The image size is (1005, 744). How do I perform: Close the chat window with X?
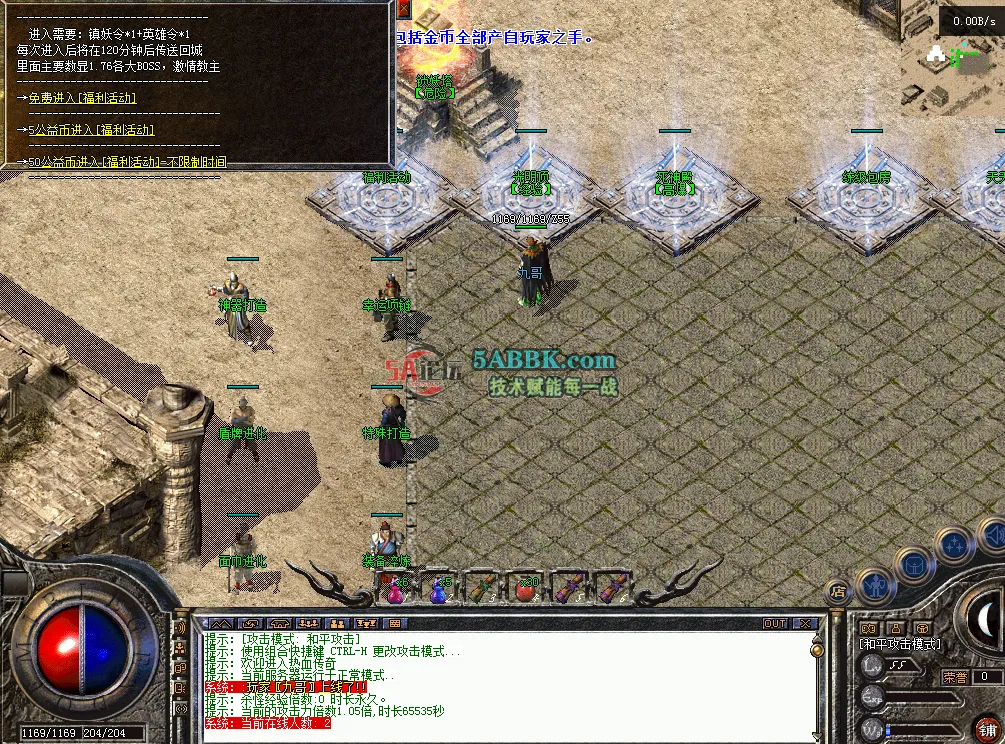coord(803,623)
